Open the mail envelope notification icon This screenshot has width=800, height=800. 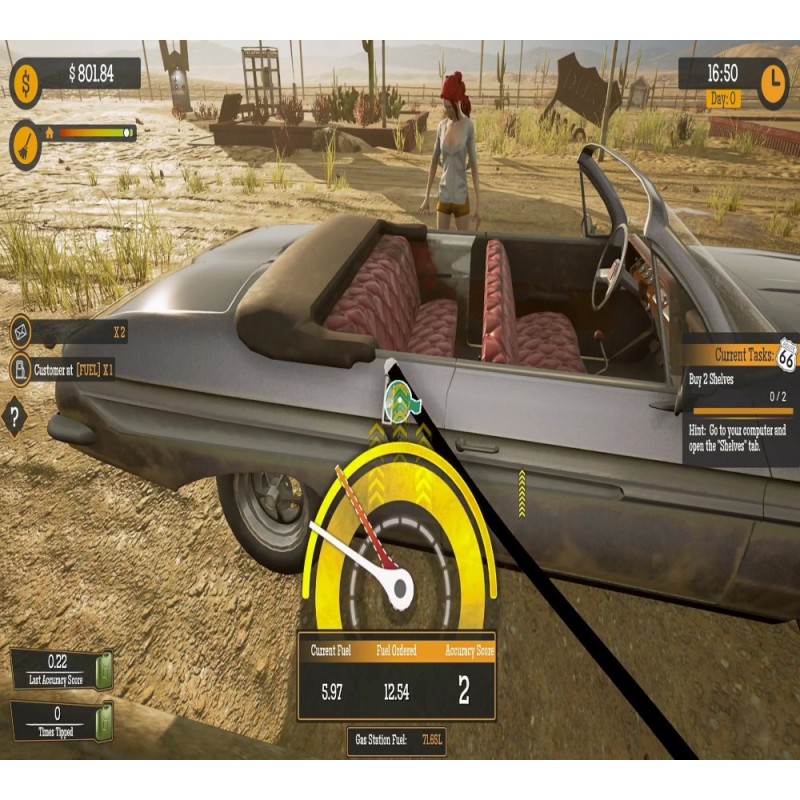[19, 331]
